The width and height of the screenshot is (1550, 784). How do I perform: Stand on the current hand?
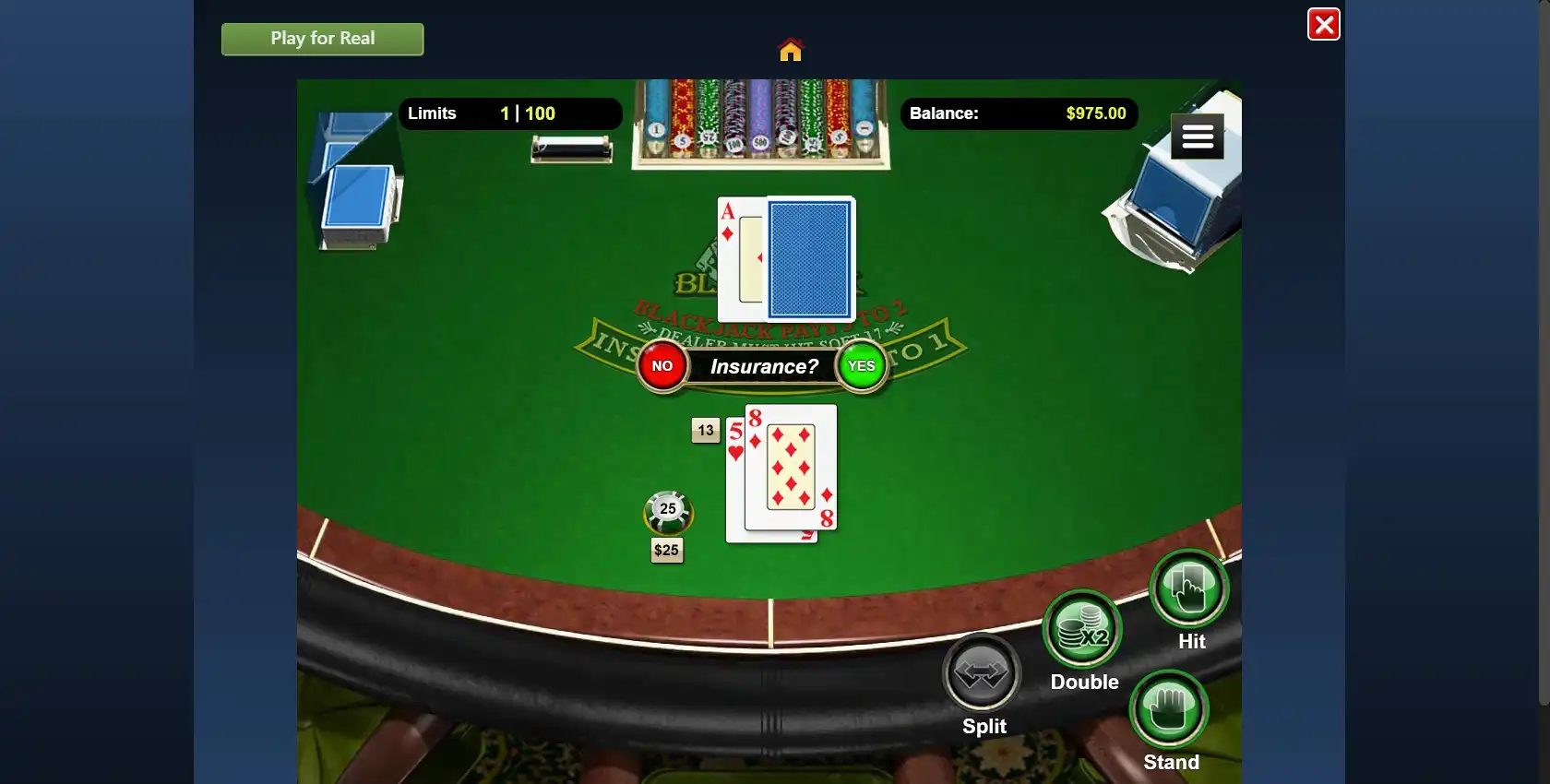pos(1169,709)
